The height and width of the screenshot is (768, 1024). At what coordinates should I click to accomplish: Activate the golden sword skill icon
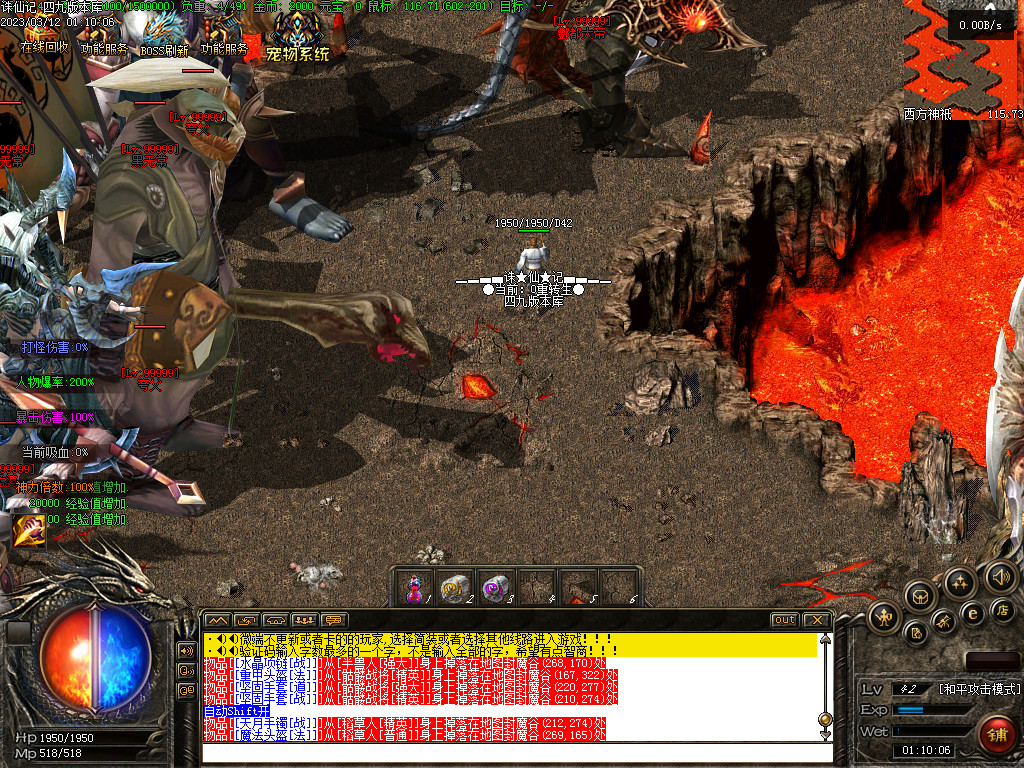click(x=28, y=530)
